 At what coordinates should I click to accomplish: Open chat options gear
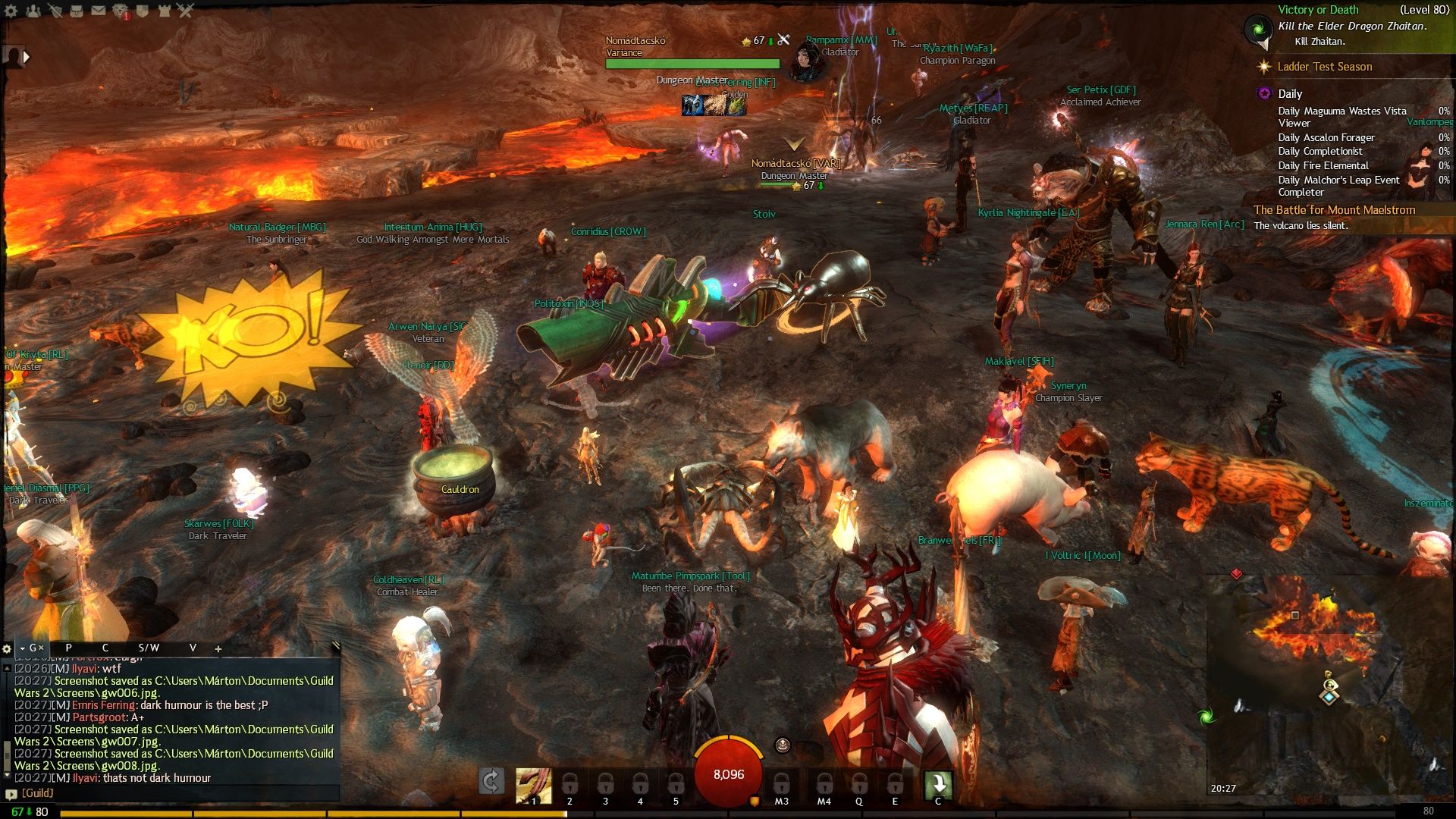[x=7, y=648]
